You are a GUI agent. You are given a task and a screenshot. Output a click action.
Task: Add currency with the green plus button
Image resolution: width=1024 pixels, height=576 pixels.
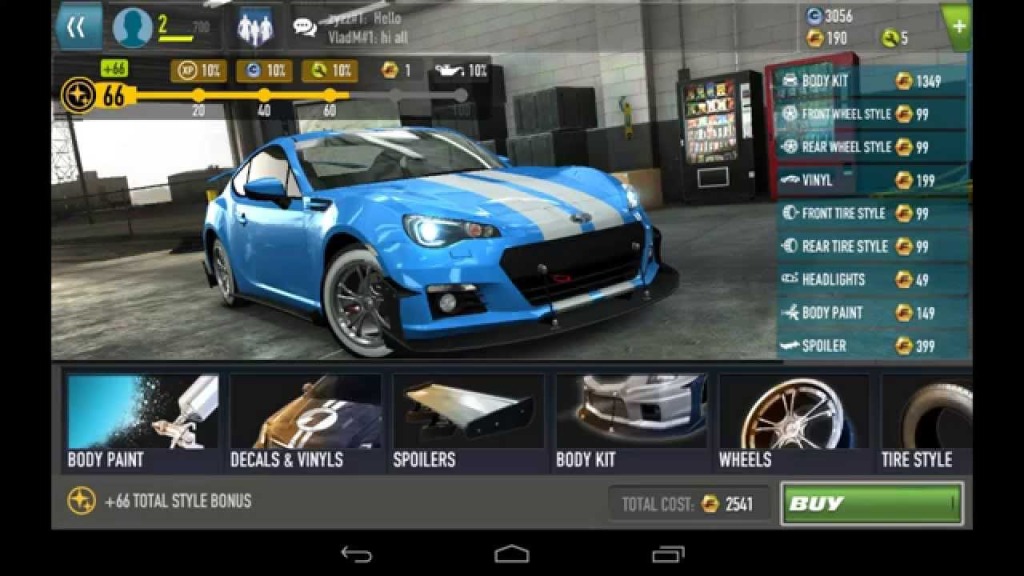[958, 27]
